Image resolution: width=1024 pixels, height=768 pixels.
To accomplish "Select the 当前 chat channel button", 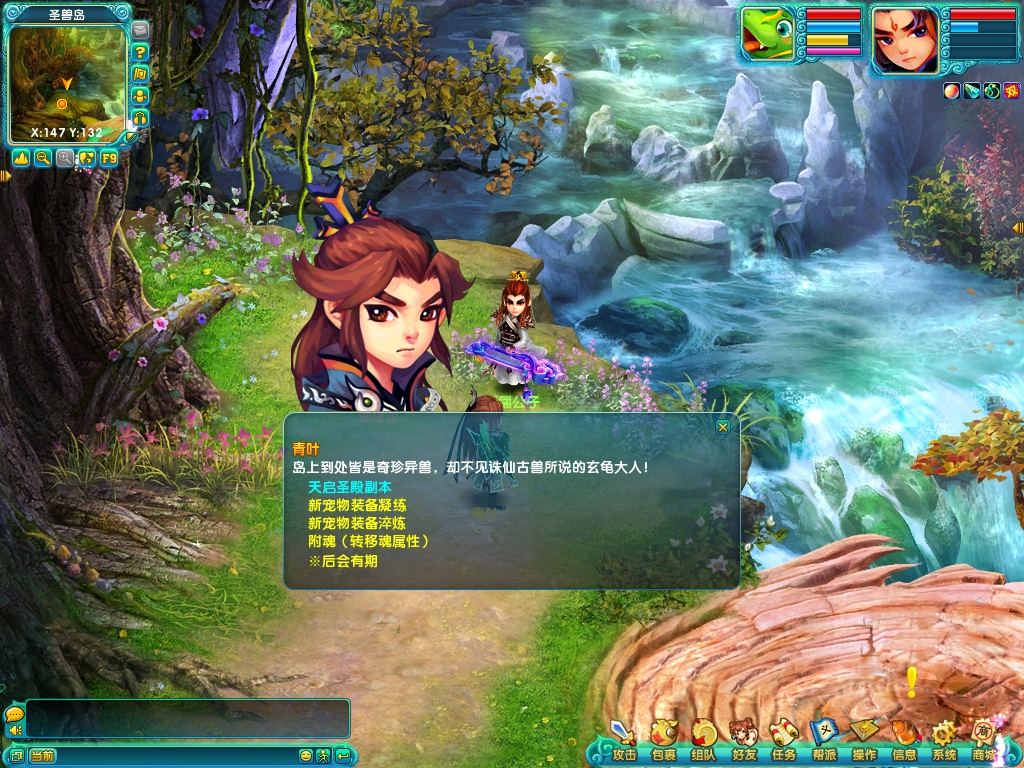I will (42, 756).
